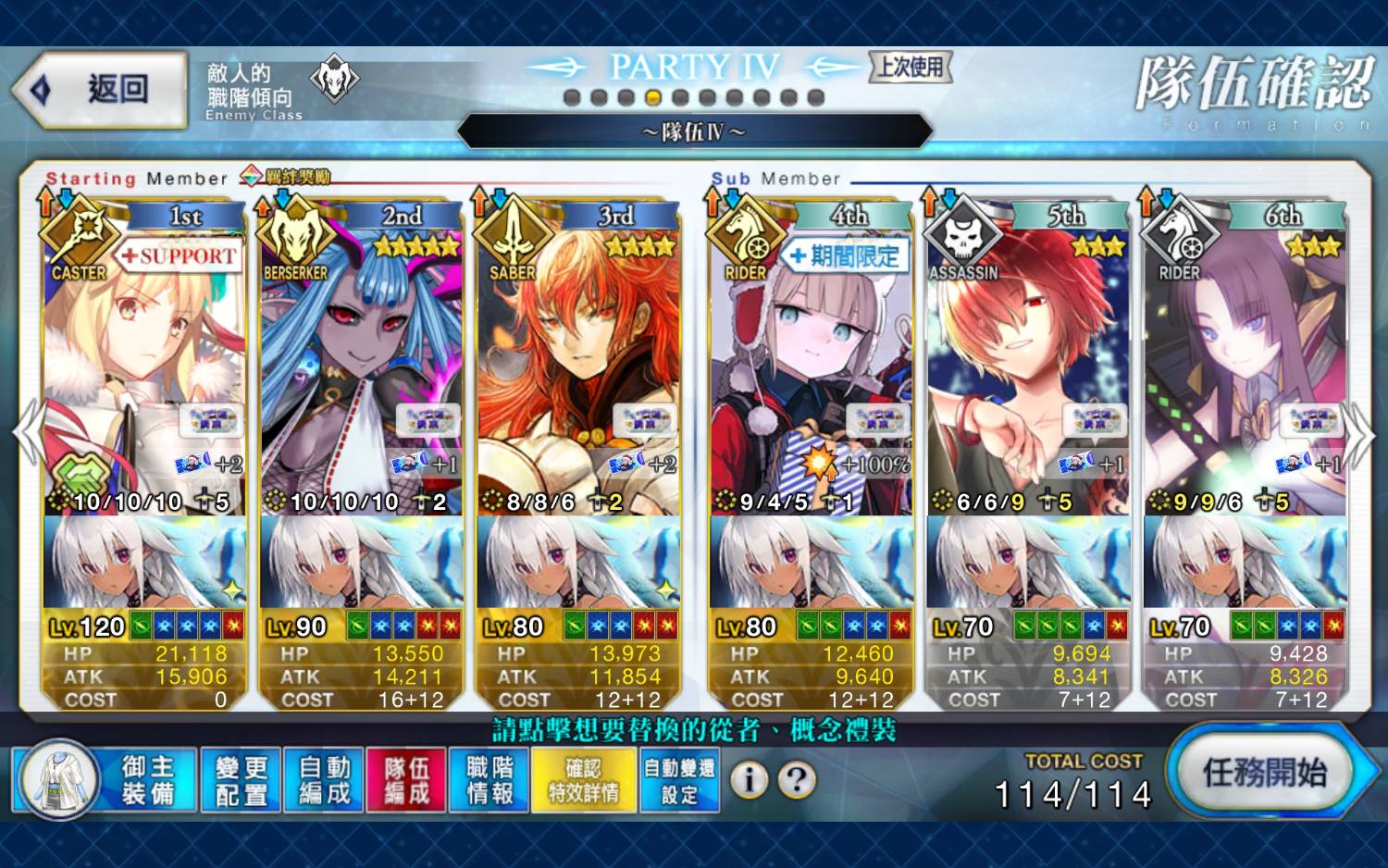Start the quest with 任務開始

pyautogui.click(x=1264, y=773)
